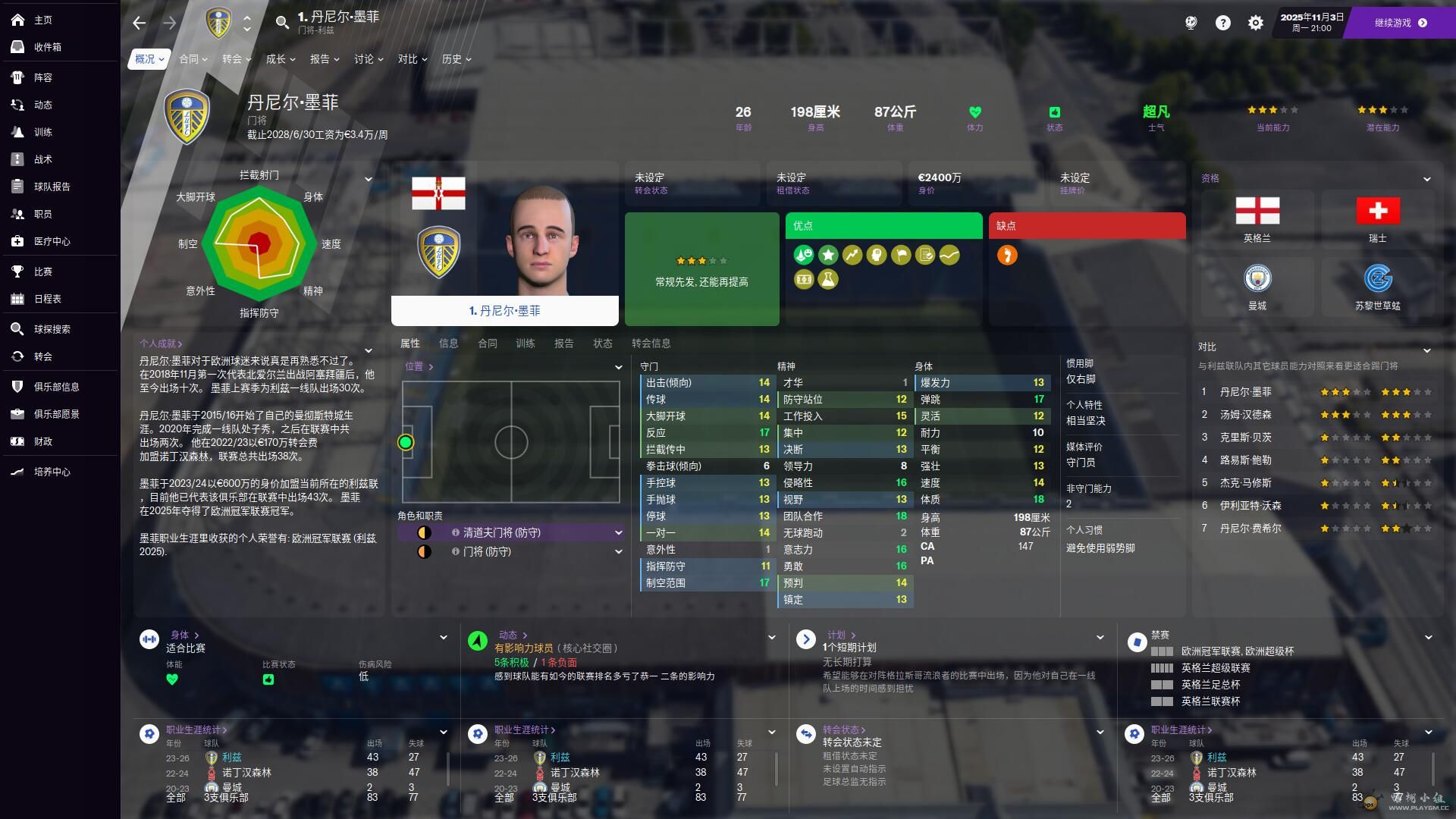Open 俱乐部信息 club info page
The width and height of the screenshot is (1456, 819).
pos(56,387)
